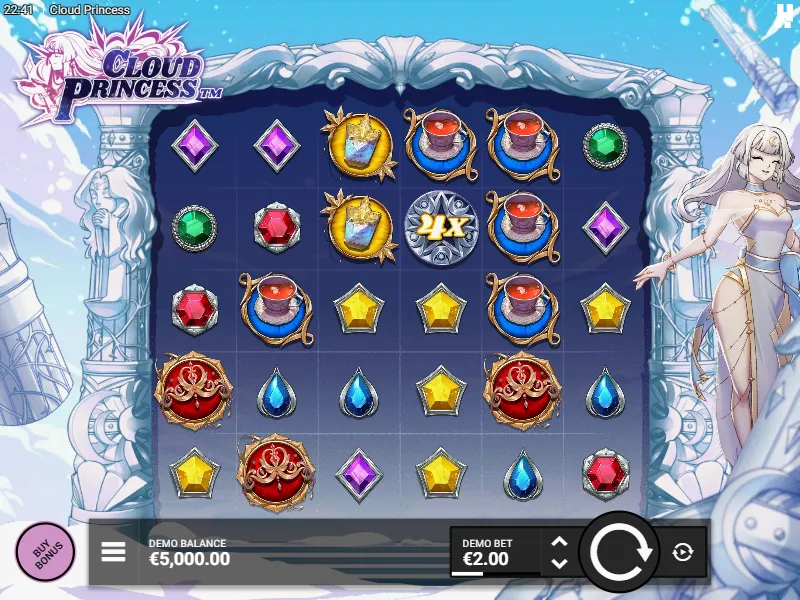Open the autoplay settings

[x=683, y=551]
